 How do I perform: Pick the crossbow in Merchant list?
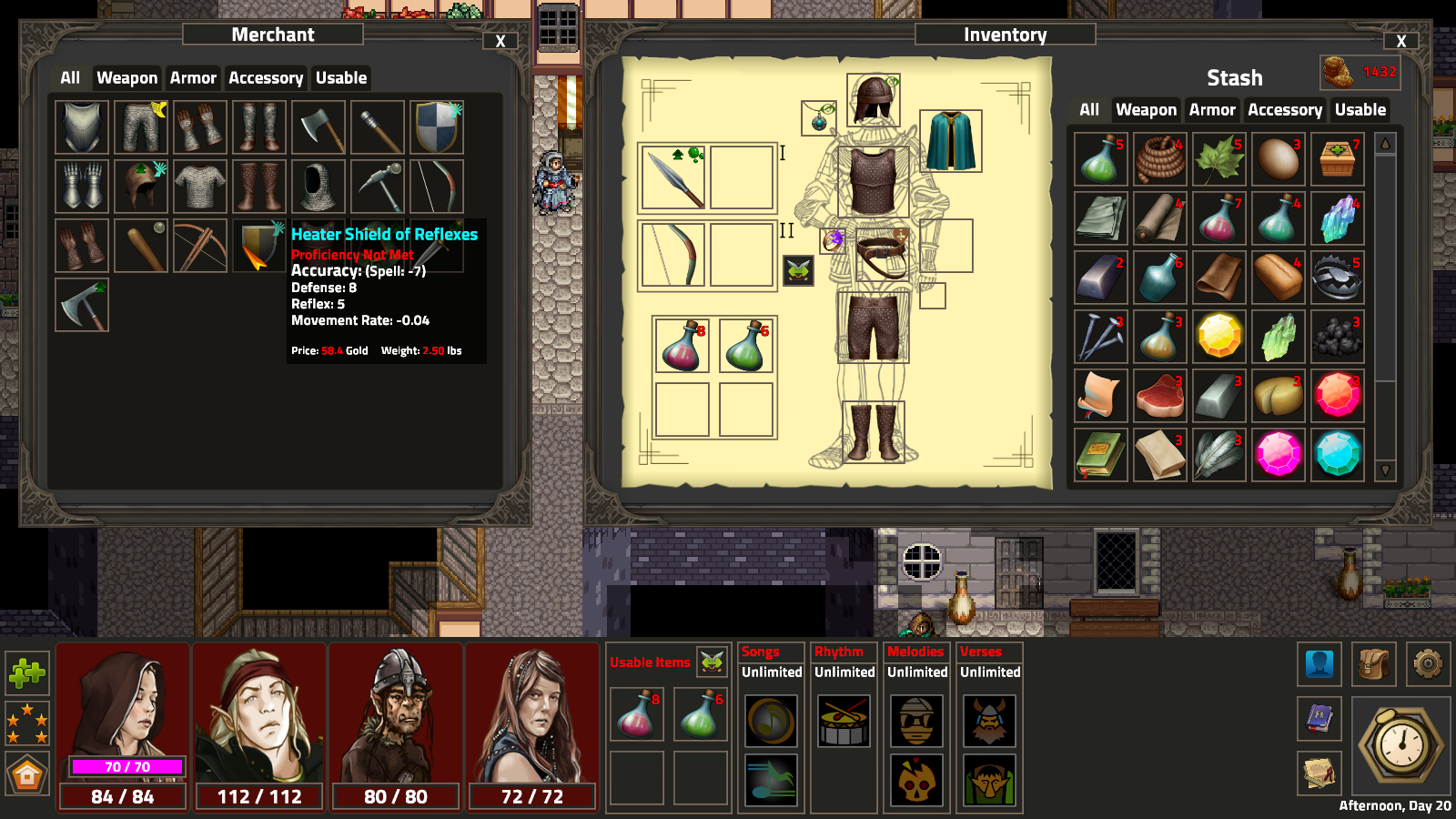pos(200,246)
